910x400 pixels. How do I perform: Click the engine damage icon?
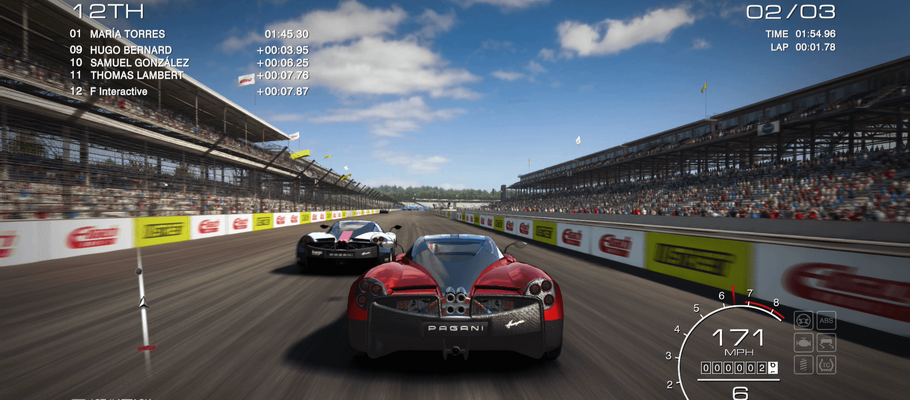(803, 343)
